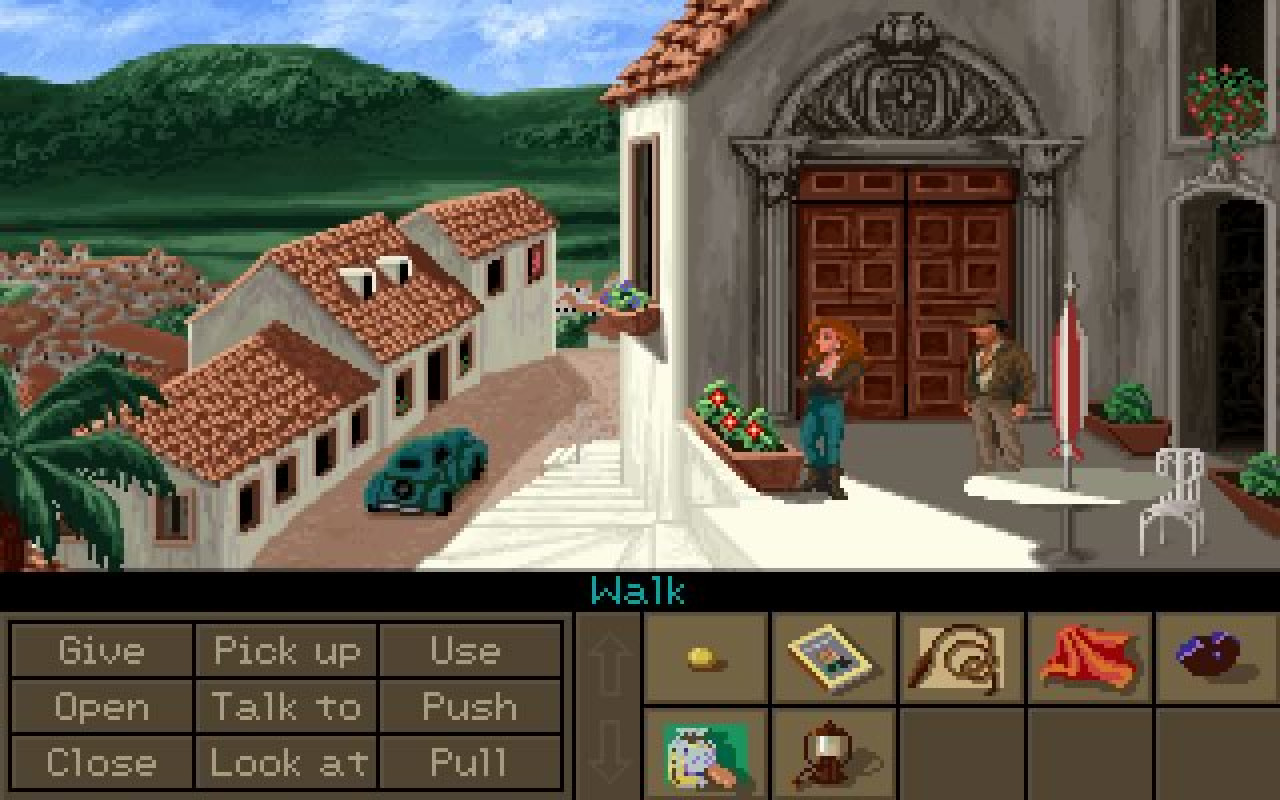Select the Give verb
The height and width of the screenshot is (800, 1280).
coord(100,651)
